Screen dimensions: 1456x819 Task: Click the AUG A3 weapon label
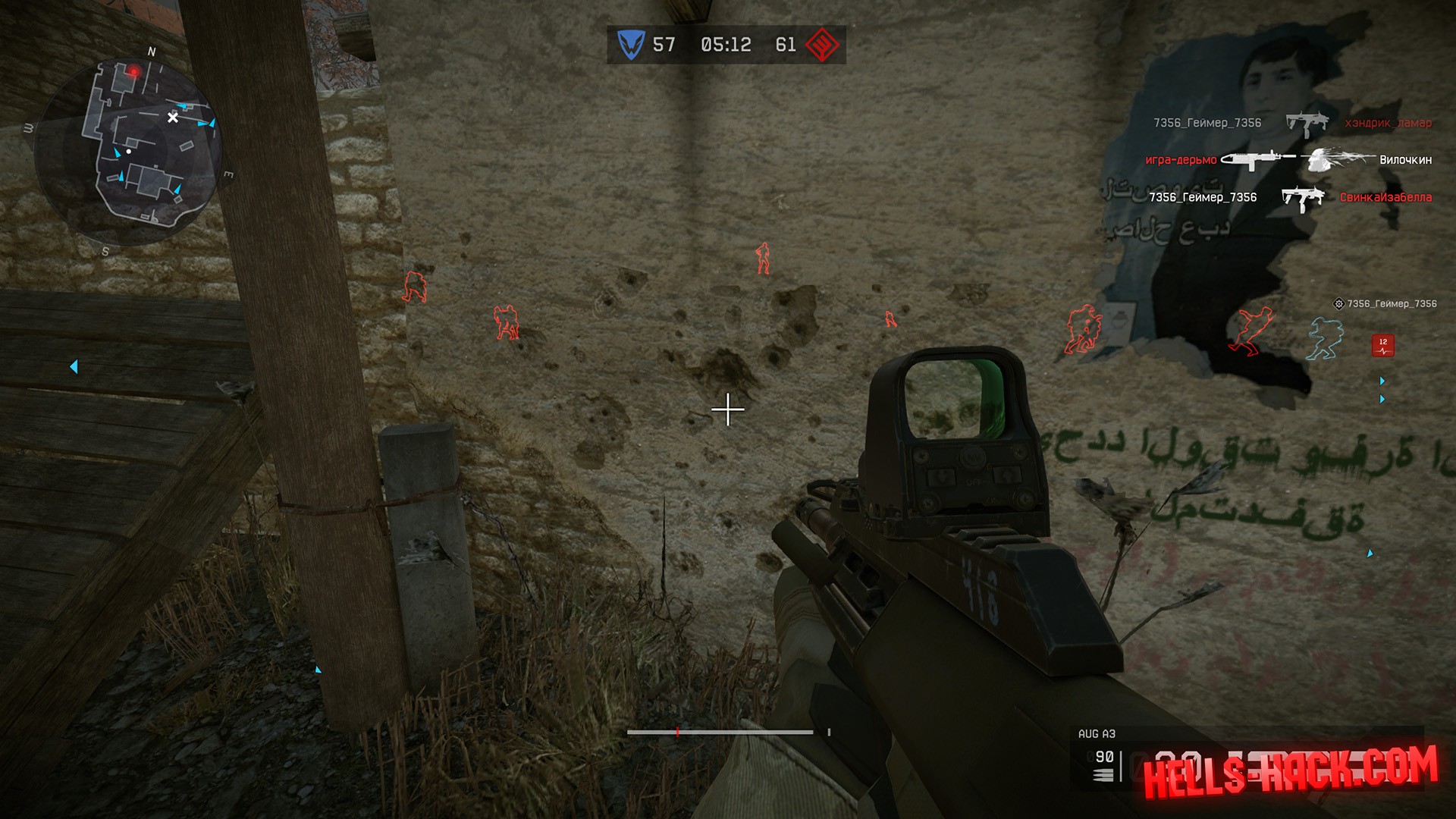pos(1097,733)
